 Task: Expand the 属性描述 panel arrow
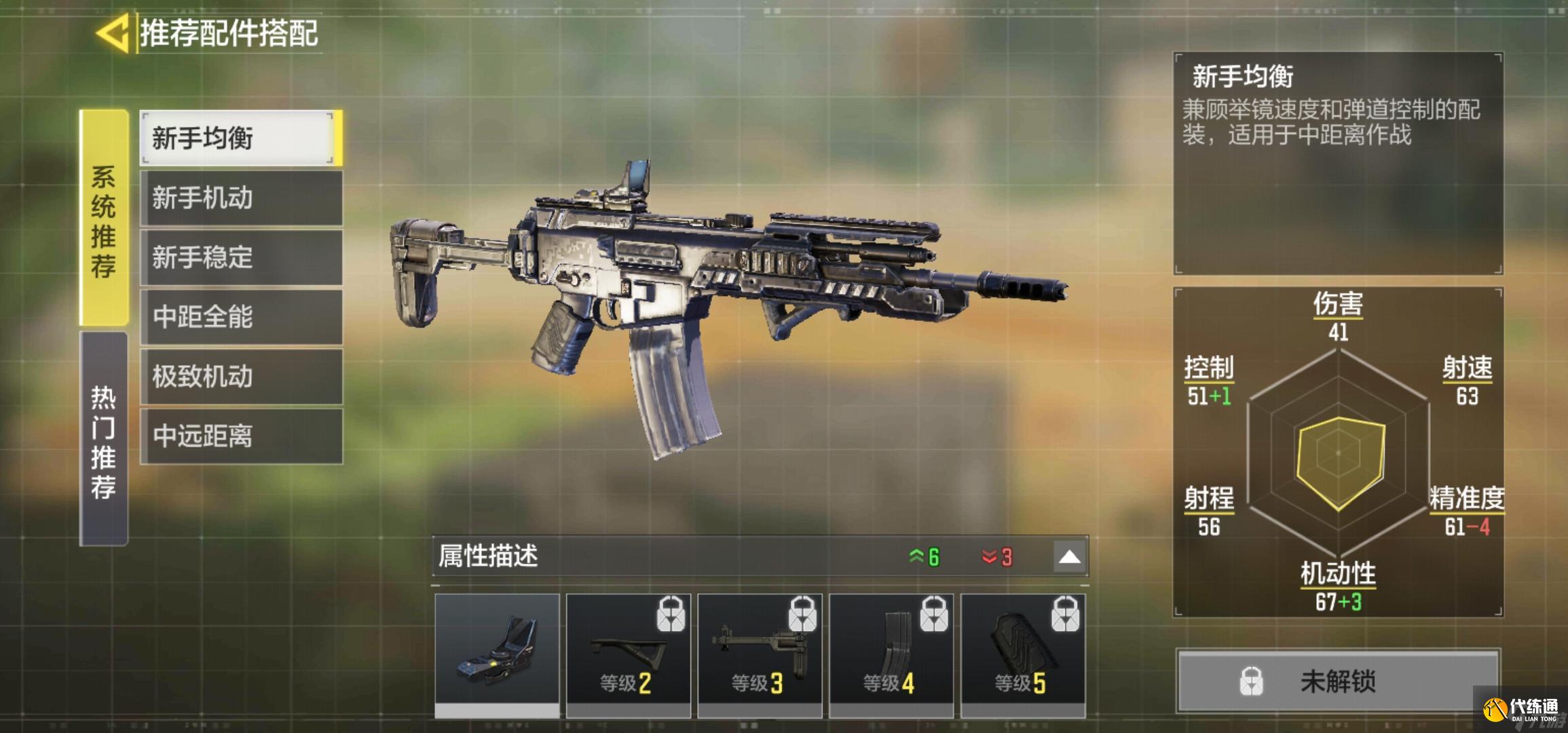tap(1069, 557)
